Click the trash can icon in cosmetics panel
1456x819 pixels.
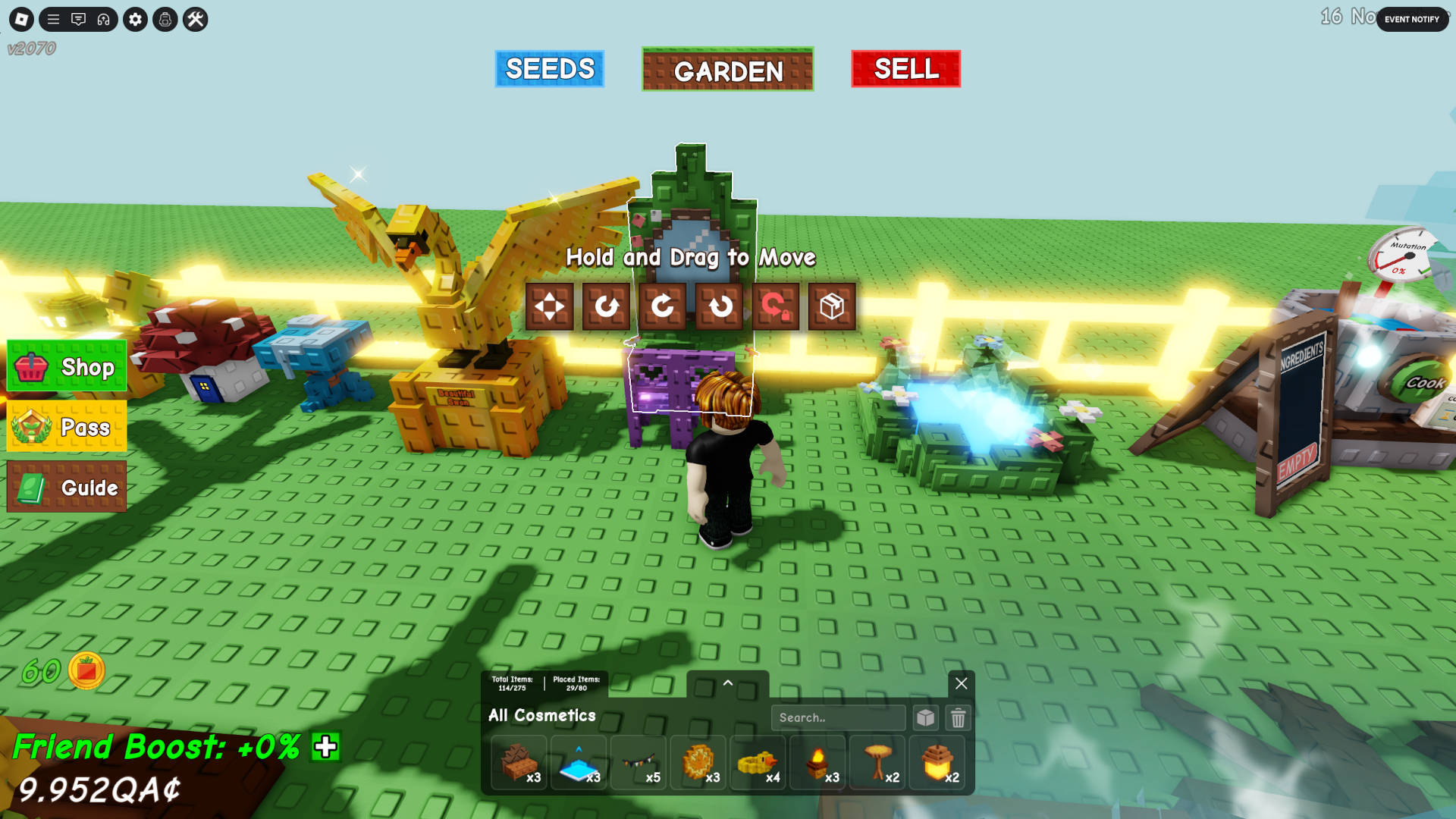coord(959,717)
